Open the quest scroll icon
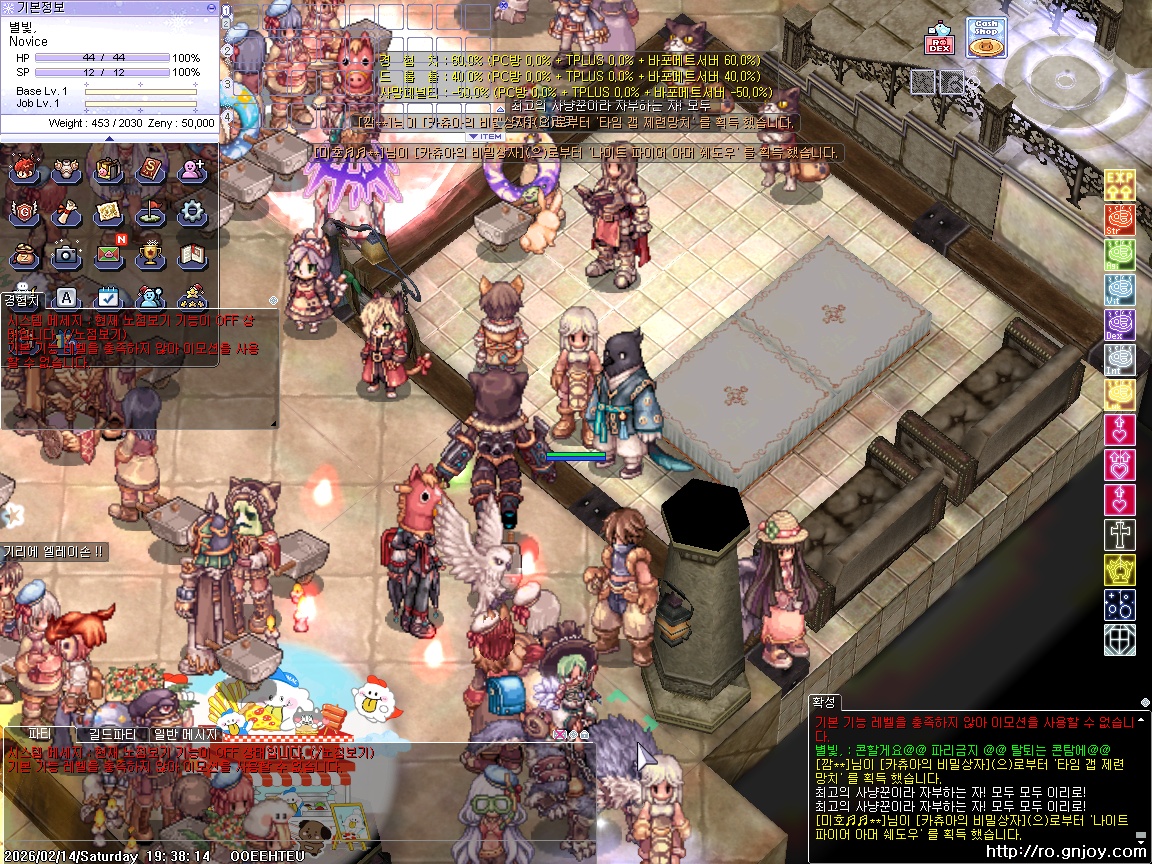Screen dimensions: 1152x864 tap(66, 212)
